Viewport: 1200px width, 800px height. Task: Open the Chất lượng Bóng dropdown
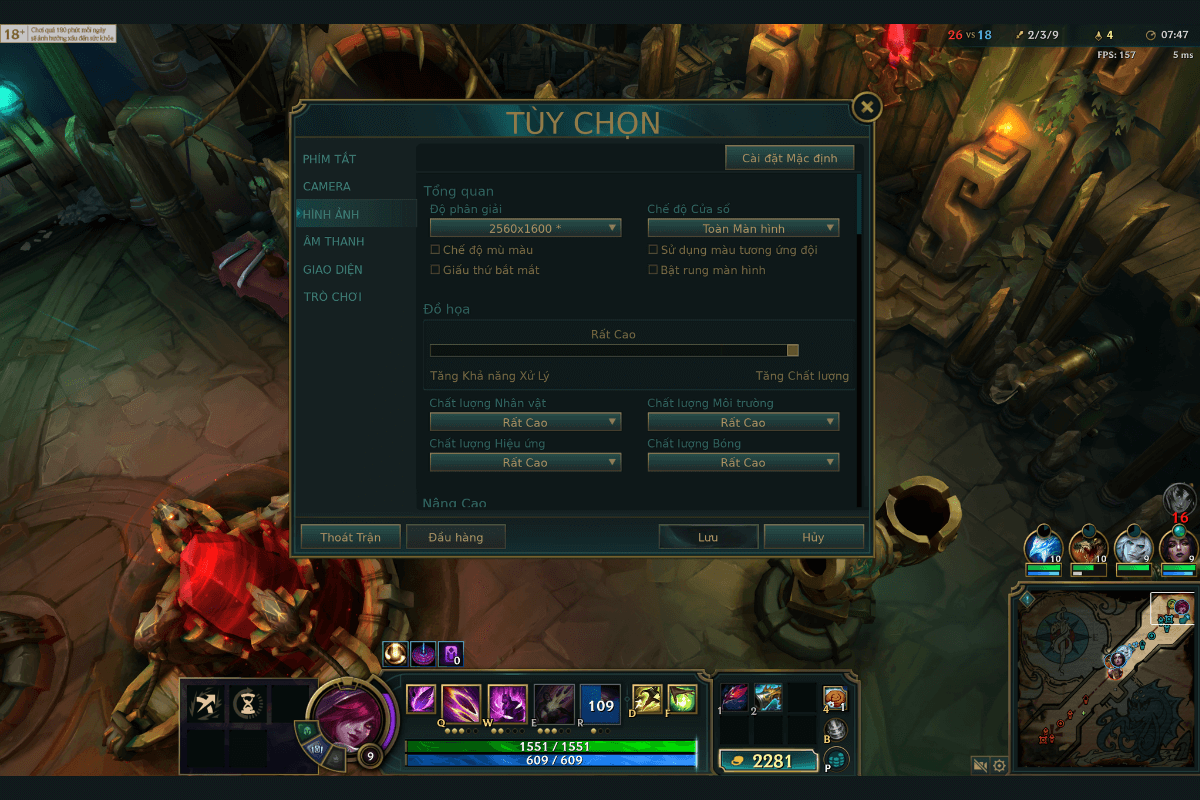point(743,463)
